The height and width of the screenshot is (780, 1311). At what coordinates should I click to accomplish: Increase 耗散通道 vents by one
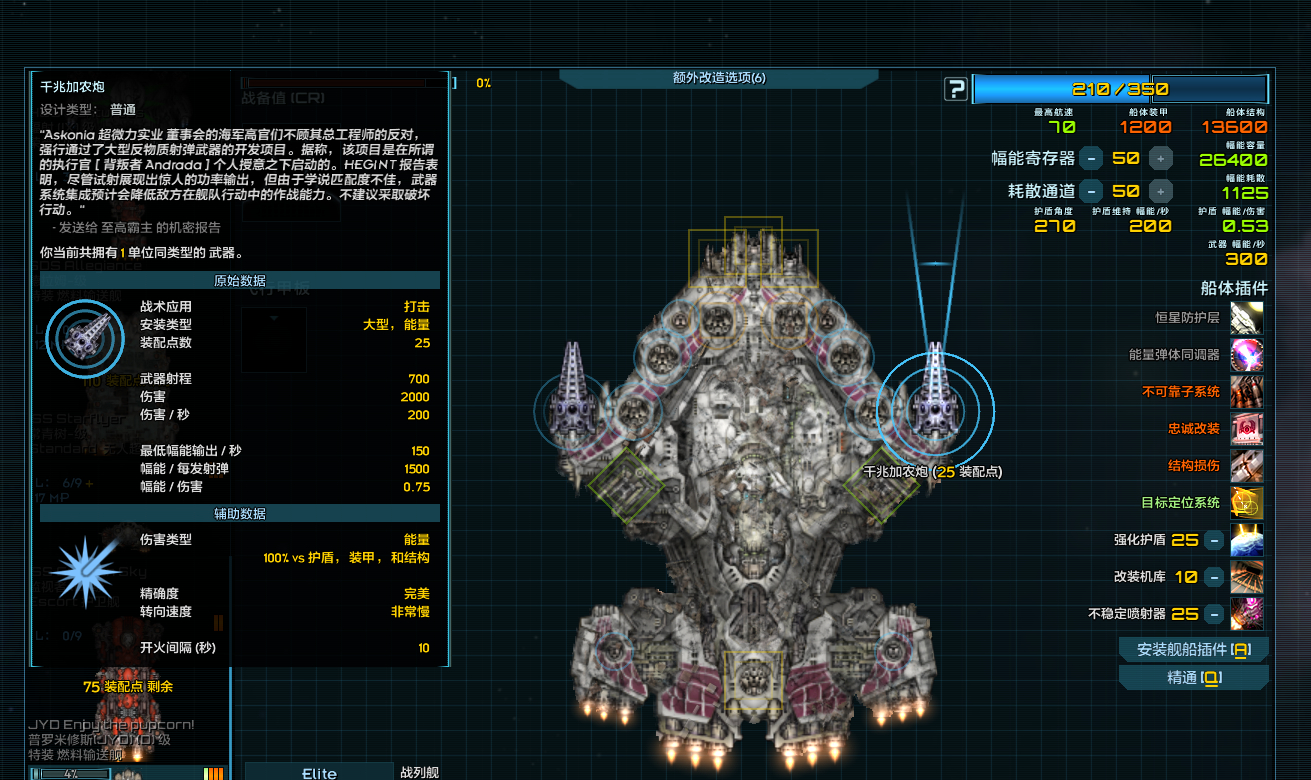[1160, 191]
